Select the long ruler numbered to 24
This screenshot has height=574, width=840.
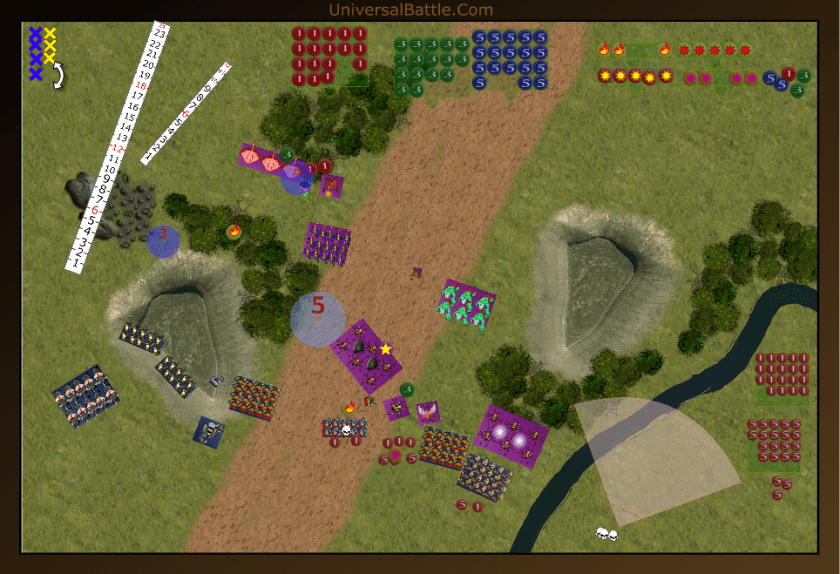(x=118, y=146)
